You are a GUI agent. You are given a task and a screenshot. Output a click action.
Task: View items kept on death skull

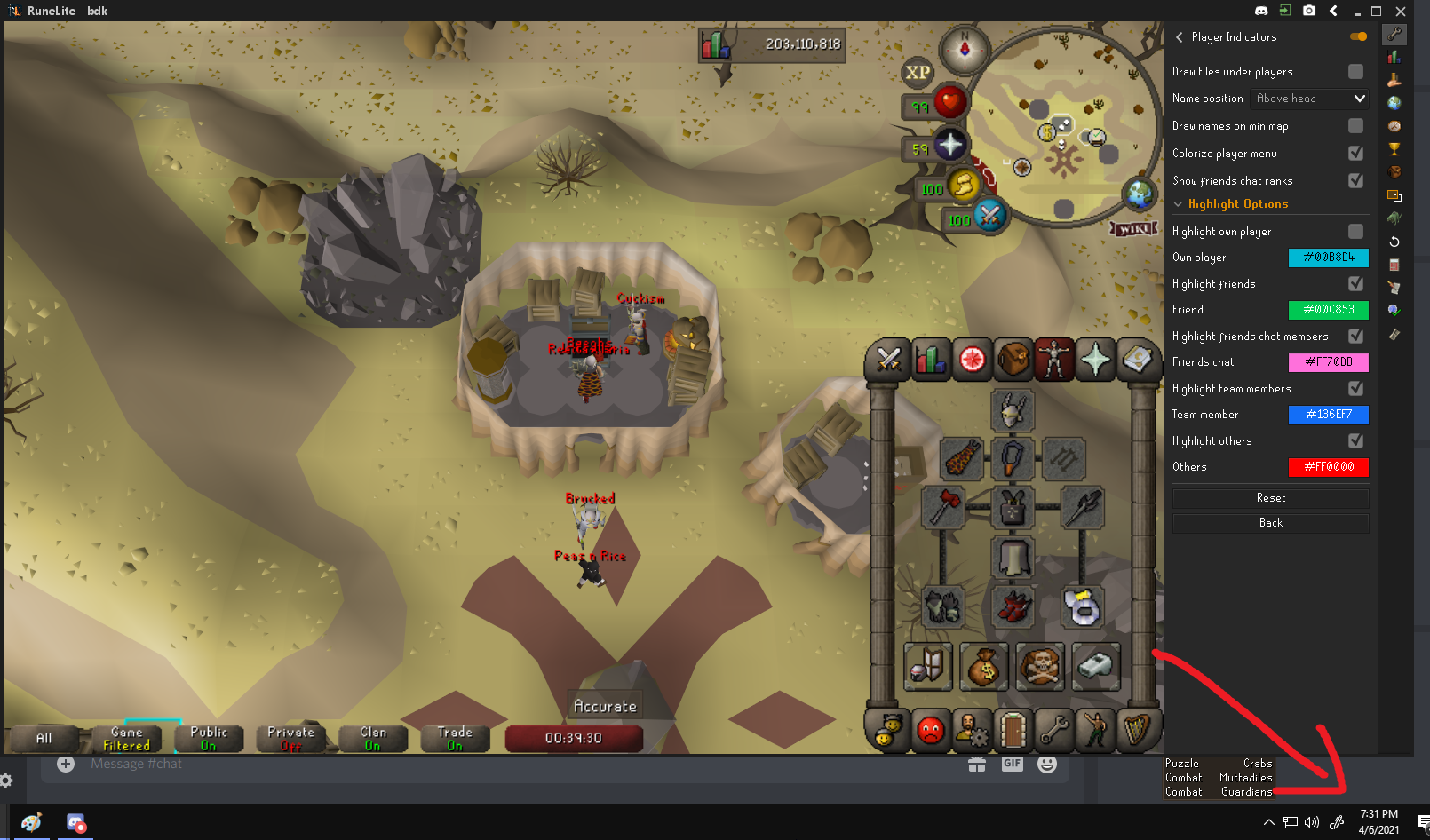pyautogui.click(x=1039, y=667)
